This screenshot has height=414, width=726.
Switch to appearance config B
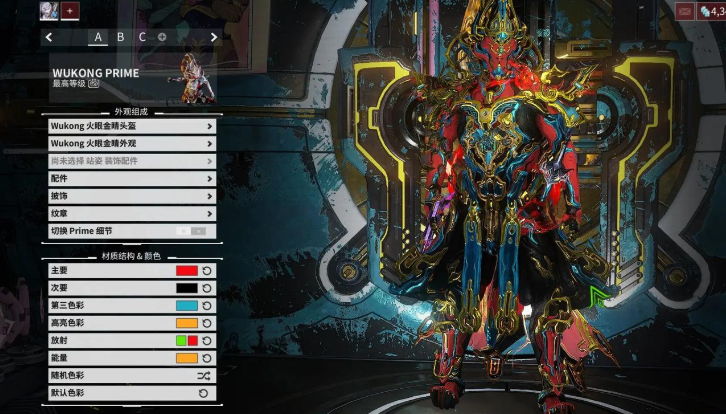click(x=121, y=37)
